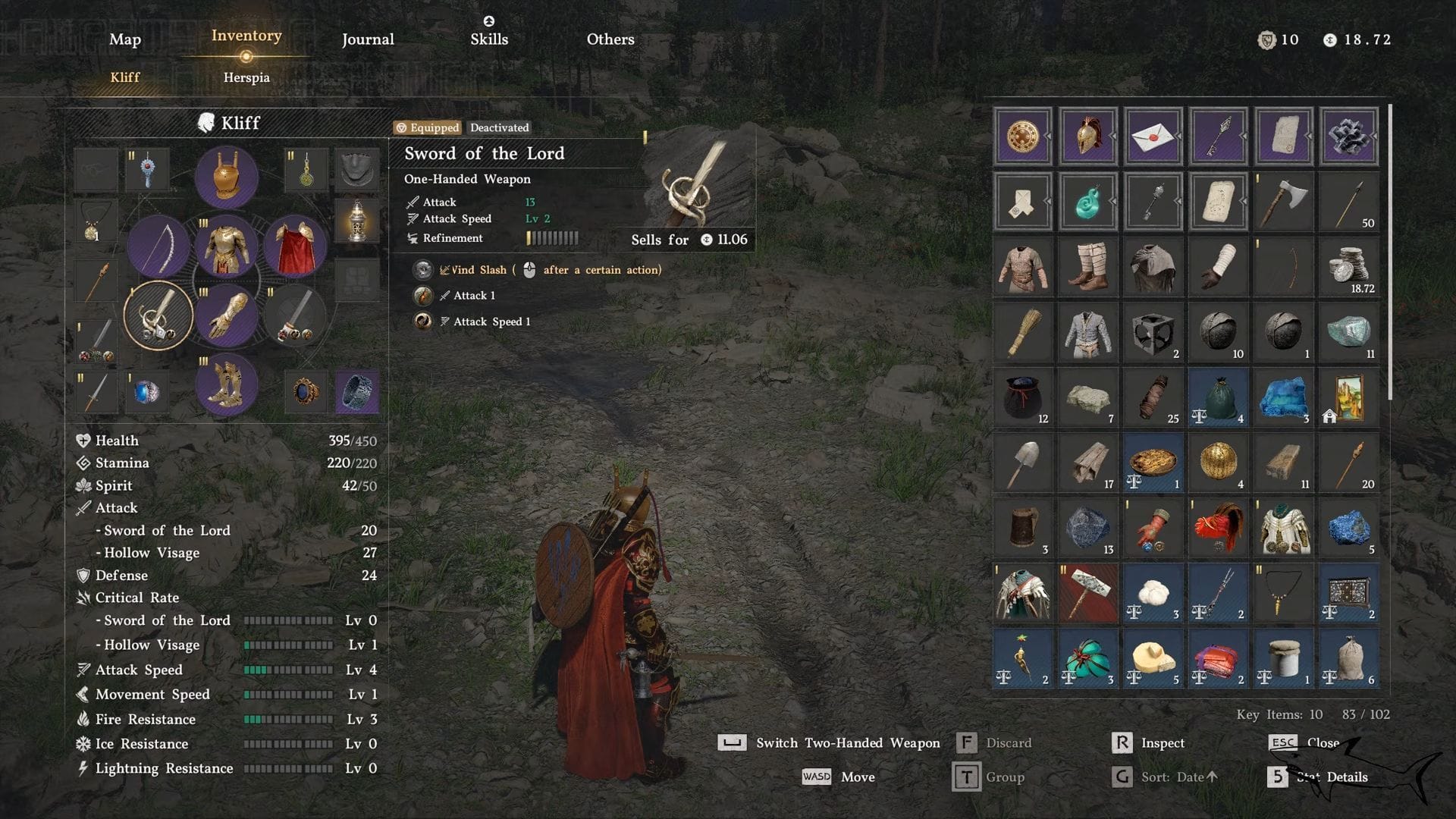Select the equipped golden gauntlets slot
Viewport: 1456px width, 819px height.
(x=226, y=315)
